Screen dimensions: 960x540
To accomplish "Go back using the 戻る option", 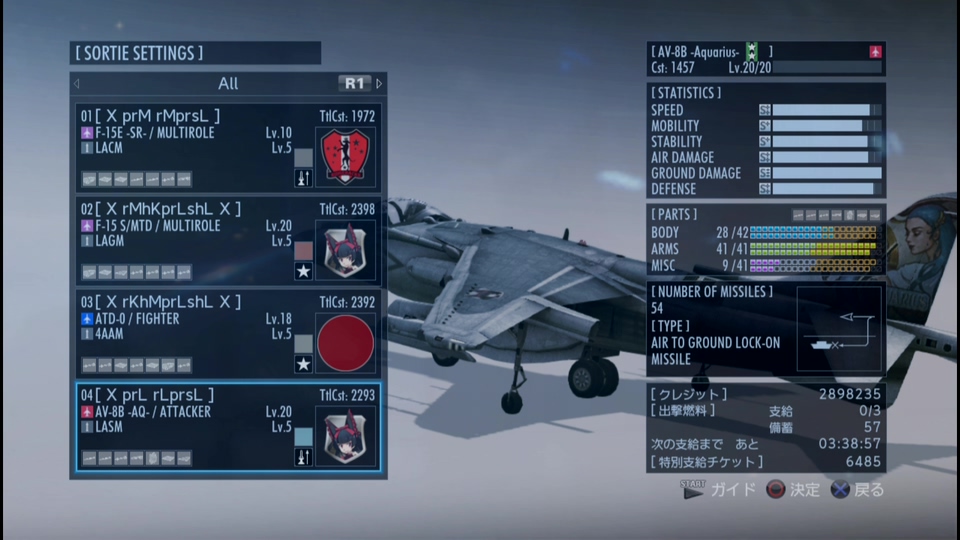I will click(x=859, y=490).
